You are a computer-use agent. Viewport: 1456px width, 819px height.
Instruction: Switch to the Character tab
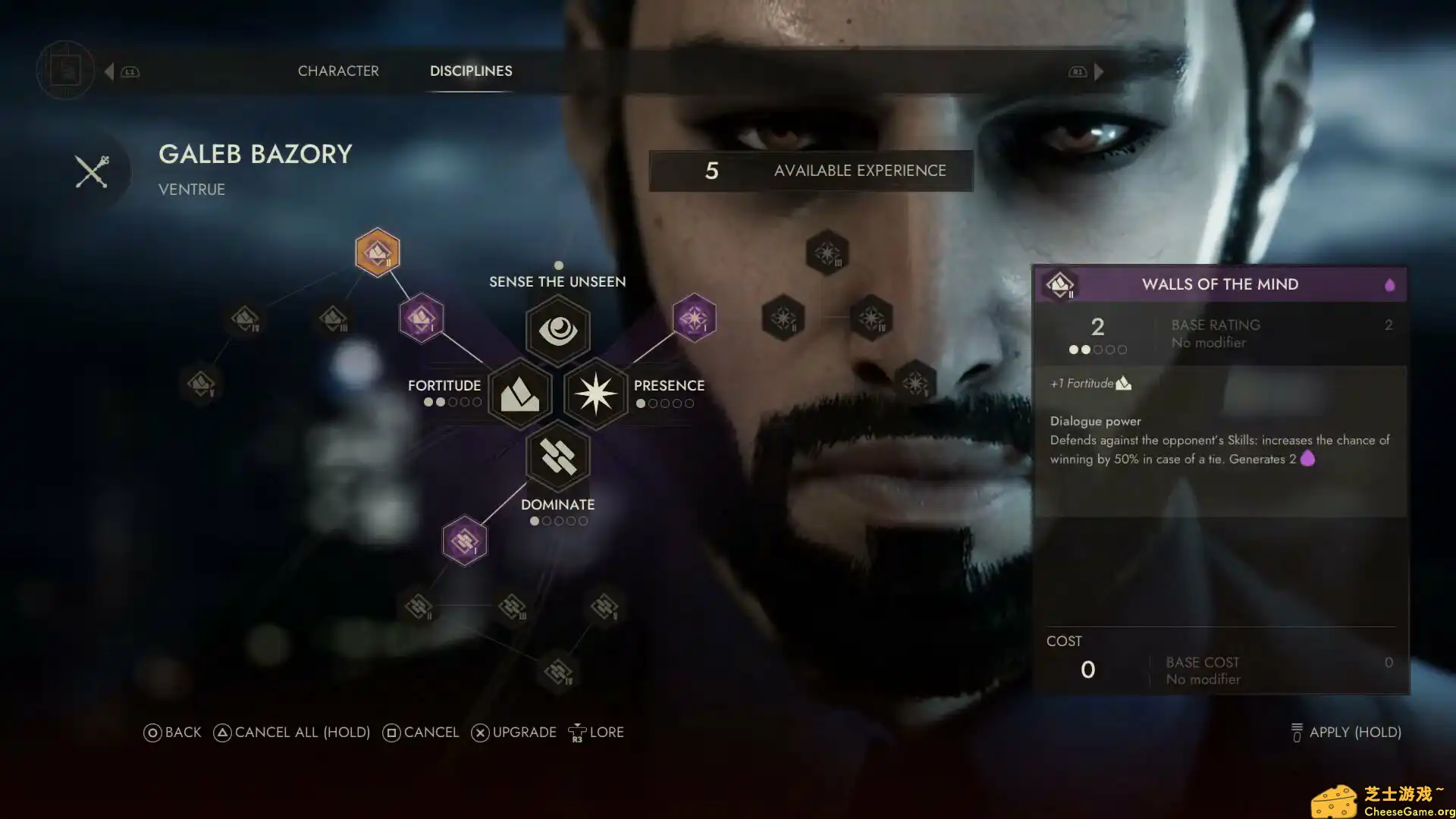[338, 71]
